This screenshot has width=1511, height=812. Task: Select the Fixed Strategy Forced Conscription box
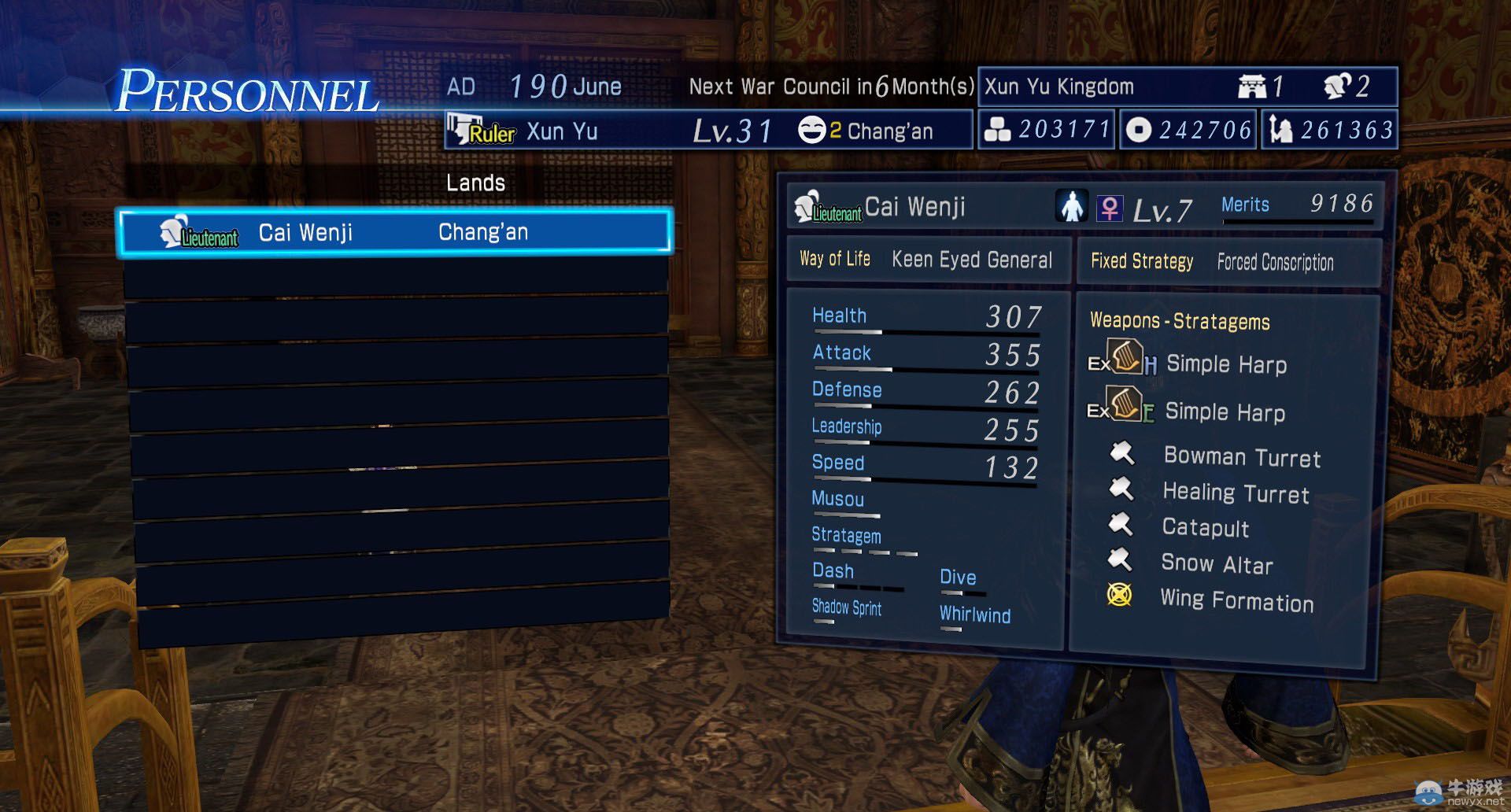[1226, 262]
